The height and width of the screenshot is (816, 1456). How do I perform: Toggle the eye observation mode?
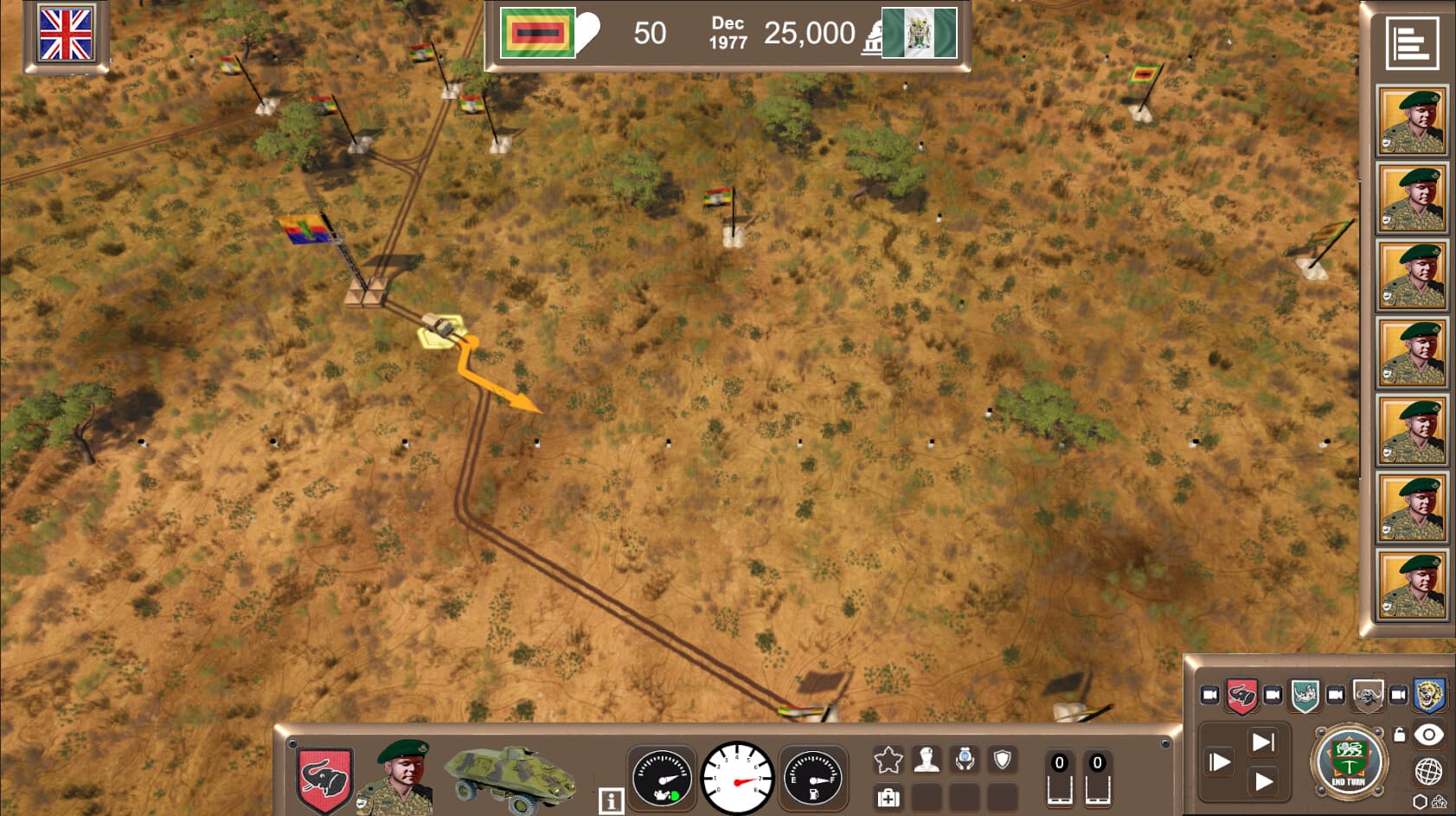coord(1427,735)
